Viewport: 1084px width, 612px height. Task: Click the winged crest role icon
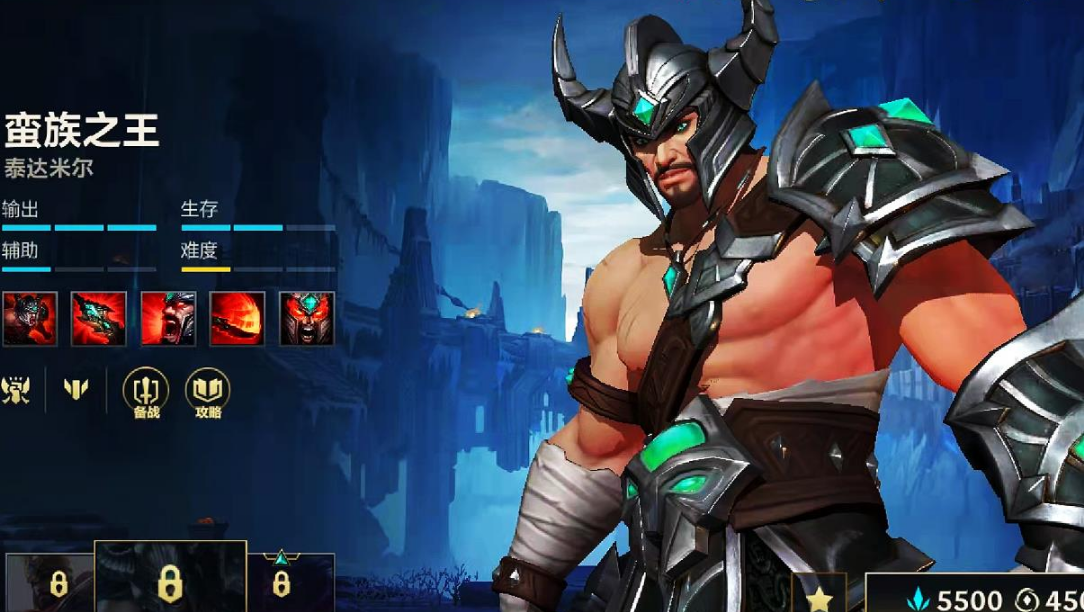tap(16, 390)
